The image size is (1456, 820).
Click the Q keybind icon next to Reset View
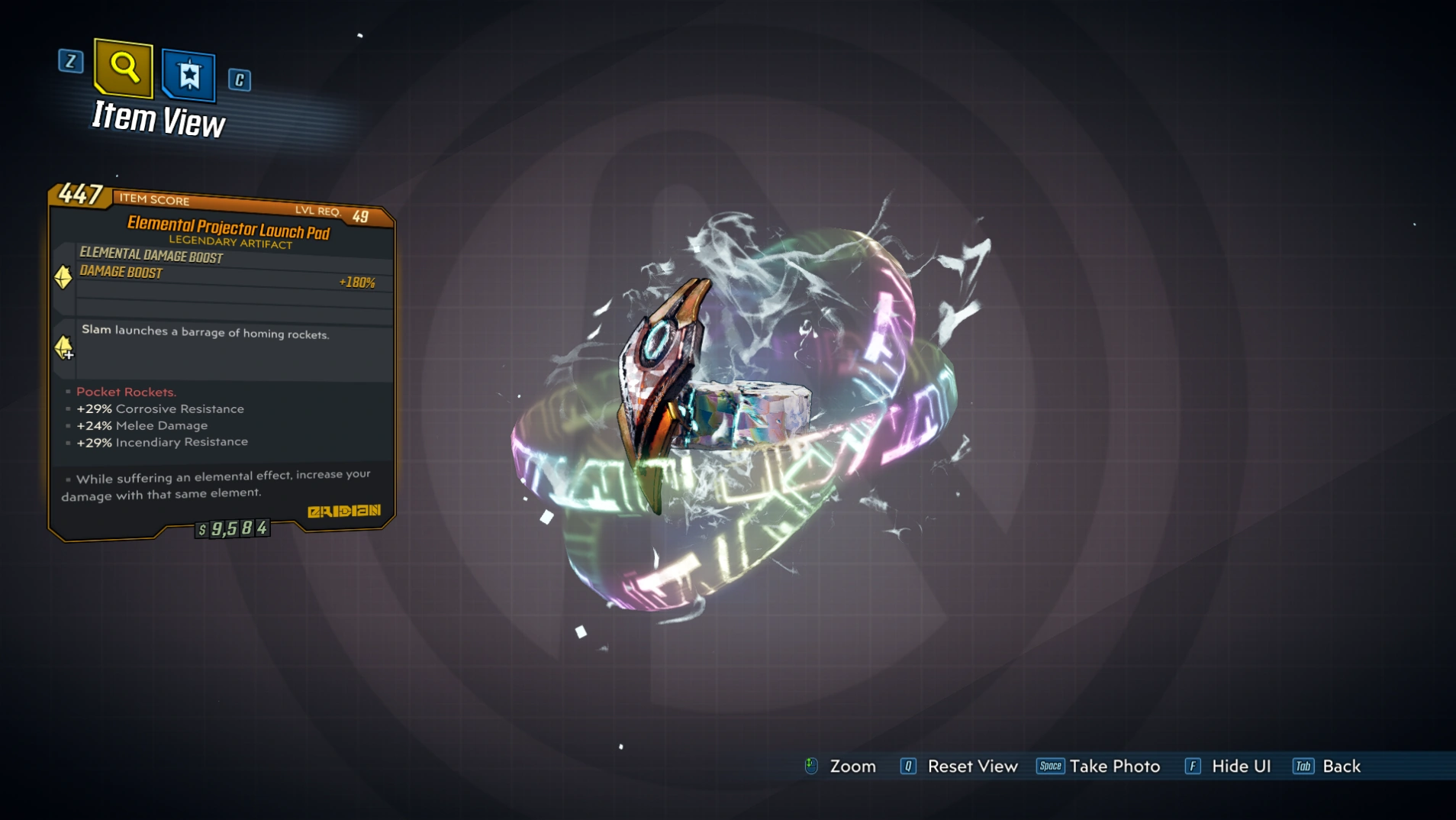pos(907,766)
